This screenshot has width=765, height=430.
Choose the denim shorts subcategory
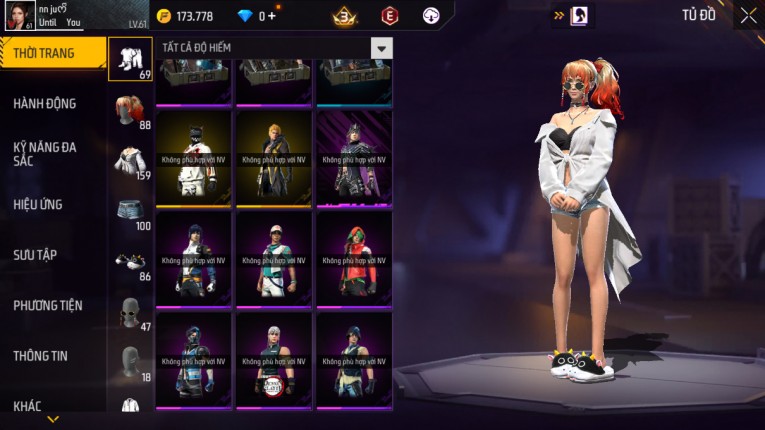click(130, 210)
